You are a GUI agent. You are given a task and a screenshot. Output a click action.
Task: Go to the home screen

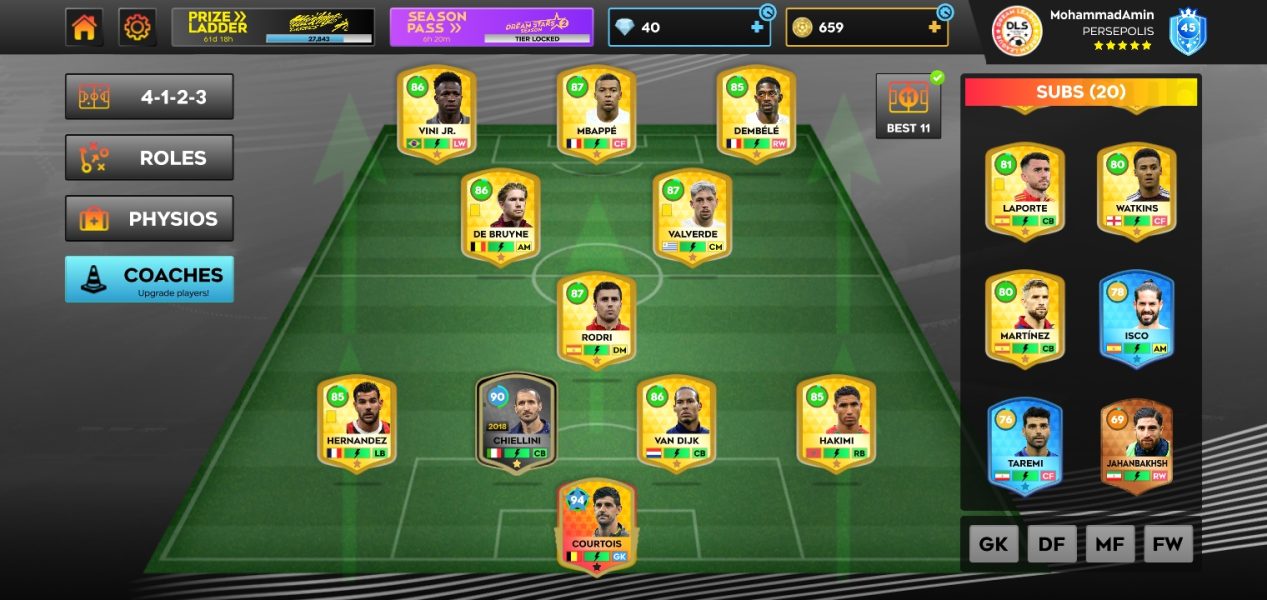(x=84, y=27)
